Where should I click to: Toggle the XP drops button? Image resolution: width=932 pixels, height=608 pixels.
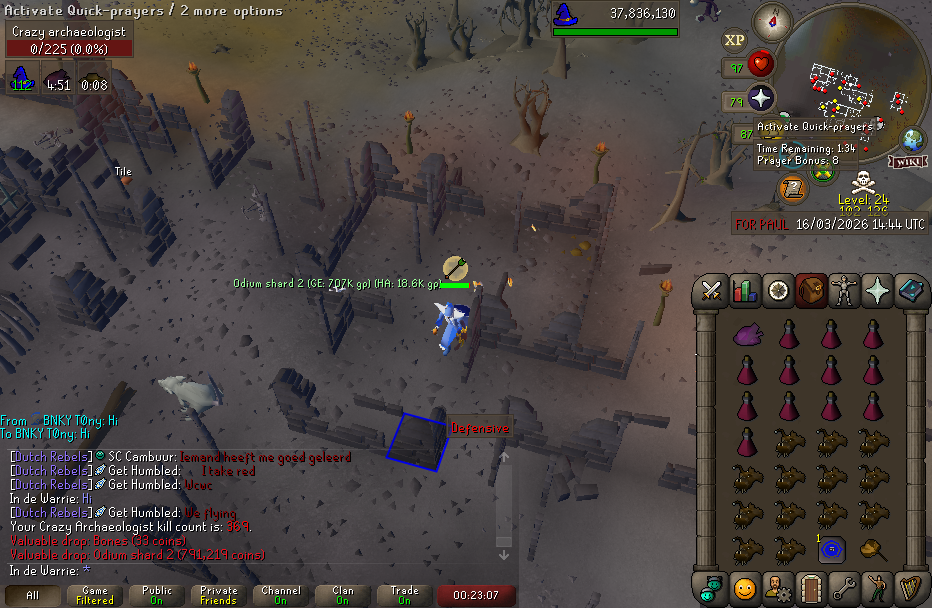pos(735,40)
